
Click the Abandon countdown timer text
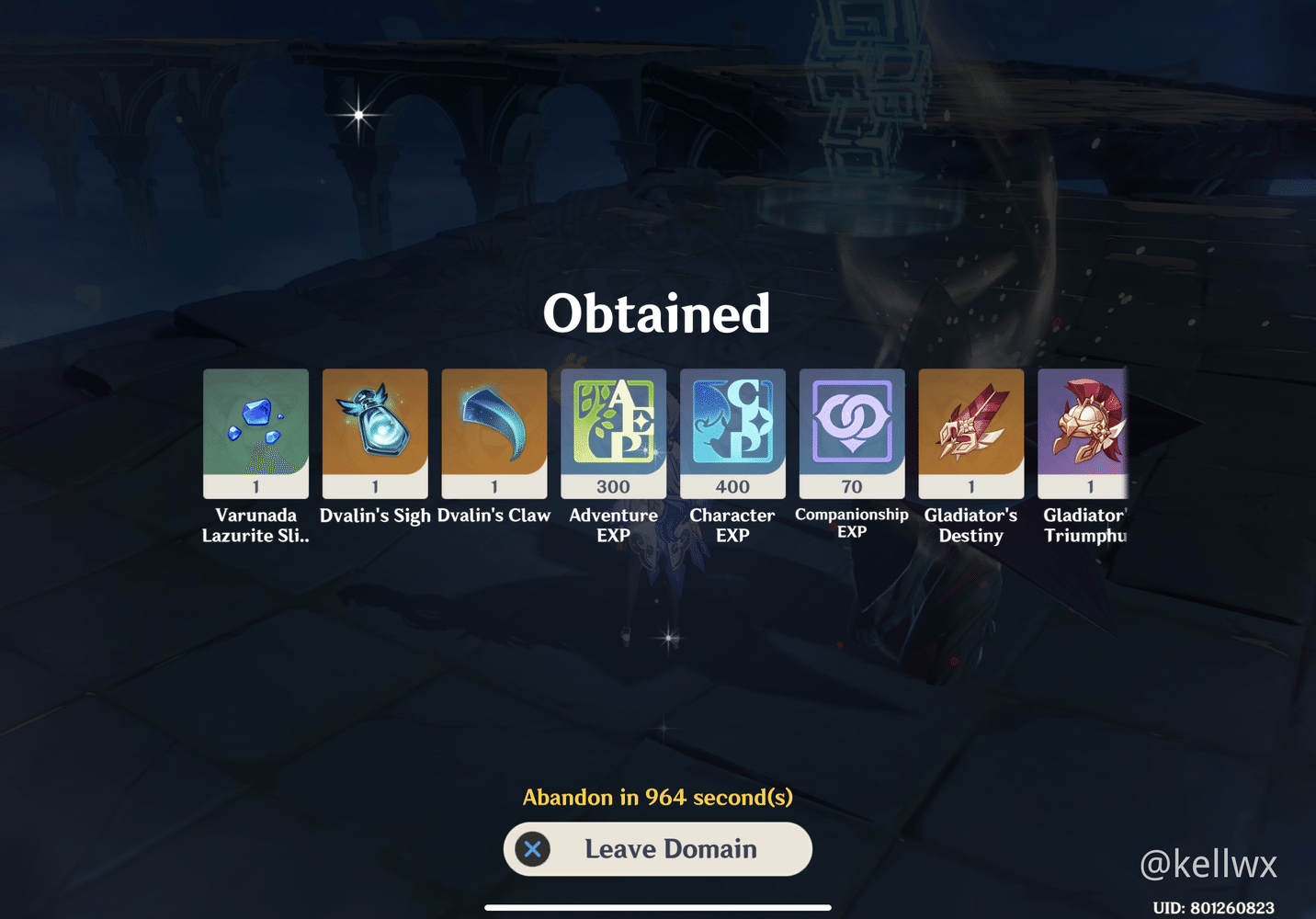pyautogui.click(x=658, y=798)
